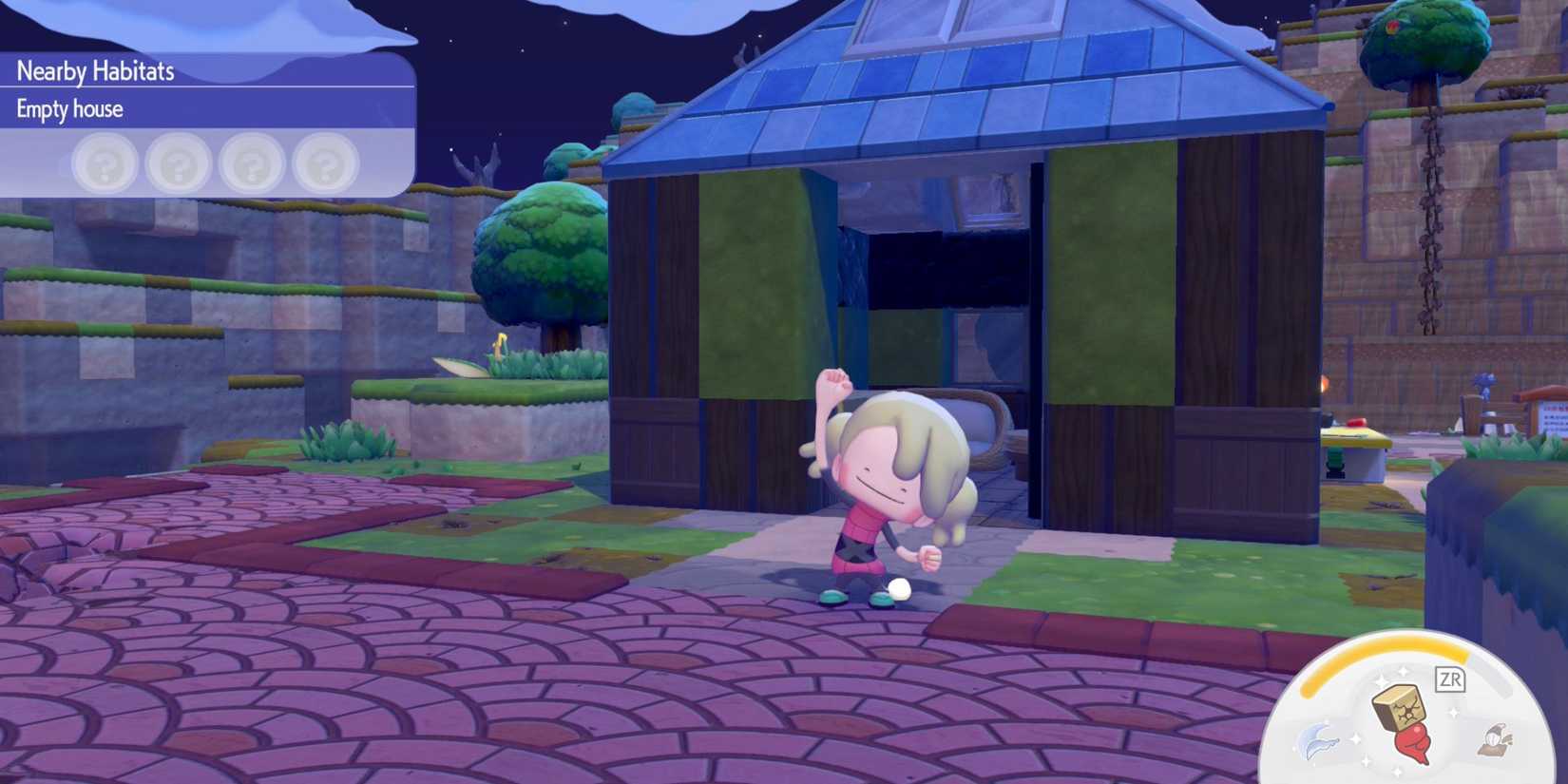Screen dimensions: 1568x784
Task: Select the fourth question-mark habitat slot icon
Action: pos(324,163)
